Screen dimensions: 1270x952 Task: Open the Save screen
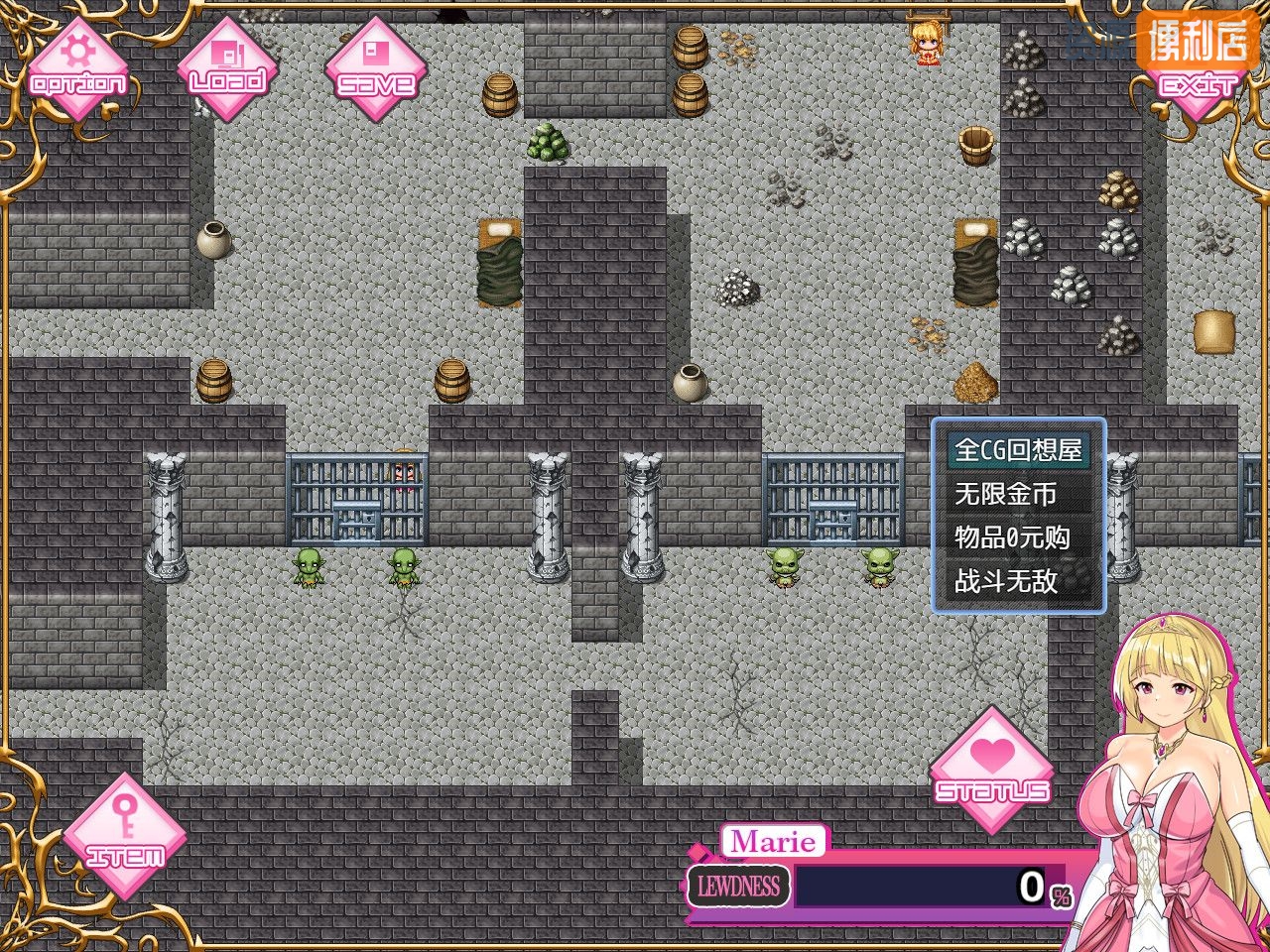[375, 69]
